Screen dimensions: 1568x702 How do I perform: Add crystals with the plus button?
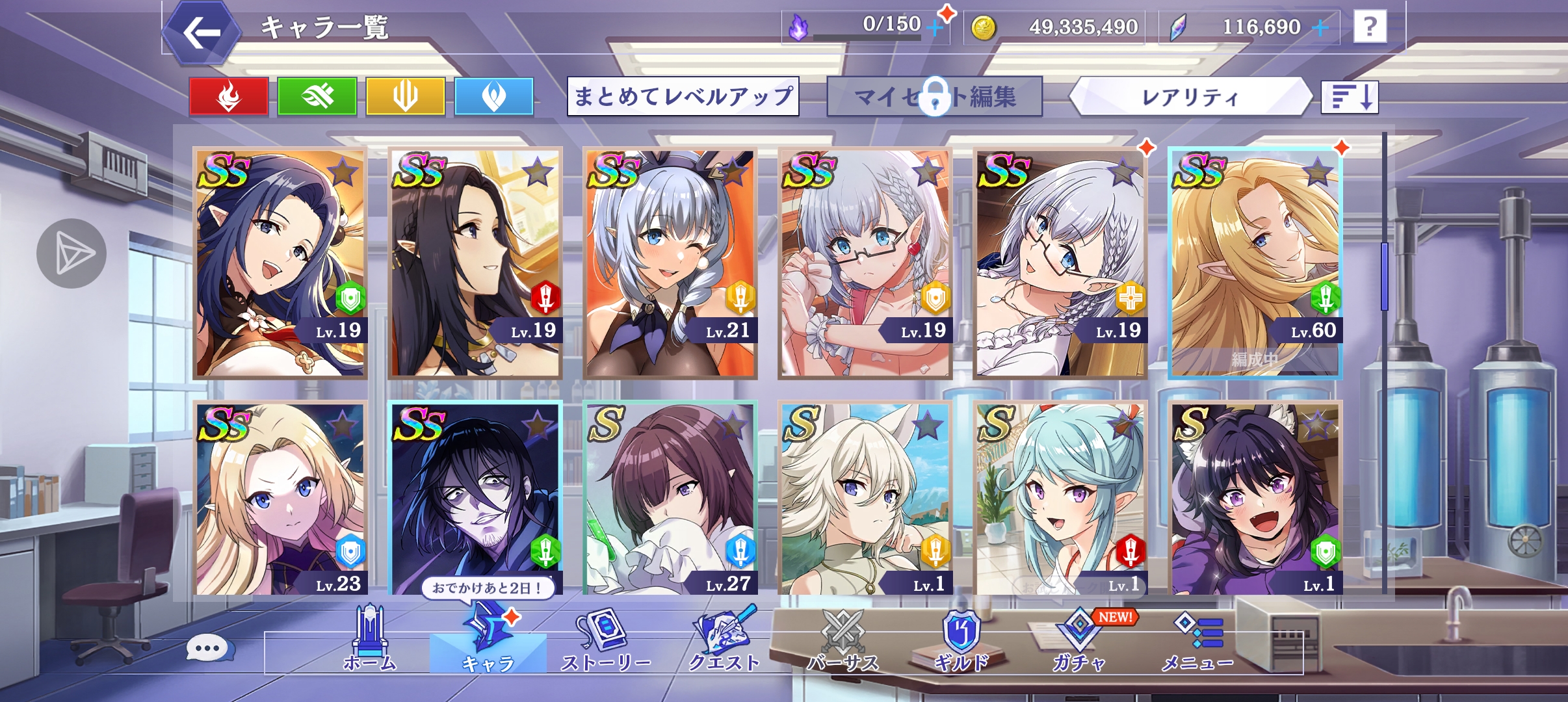coord(1320,27)
